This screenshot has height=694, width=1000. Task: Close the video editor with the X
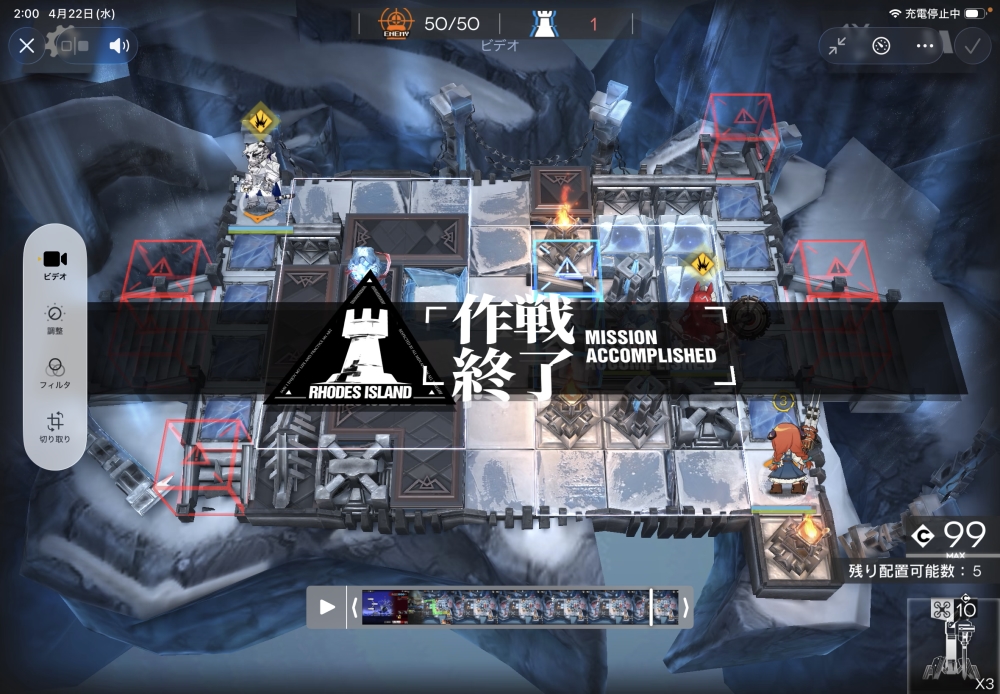pyautogui.click(x=27, y=45)
